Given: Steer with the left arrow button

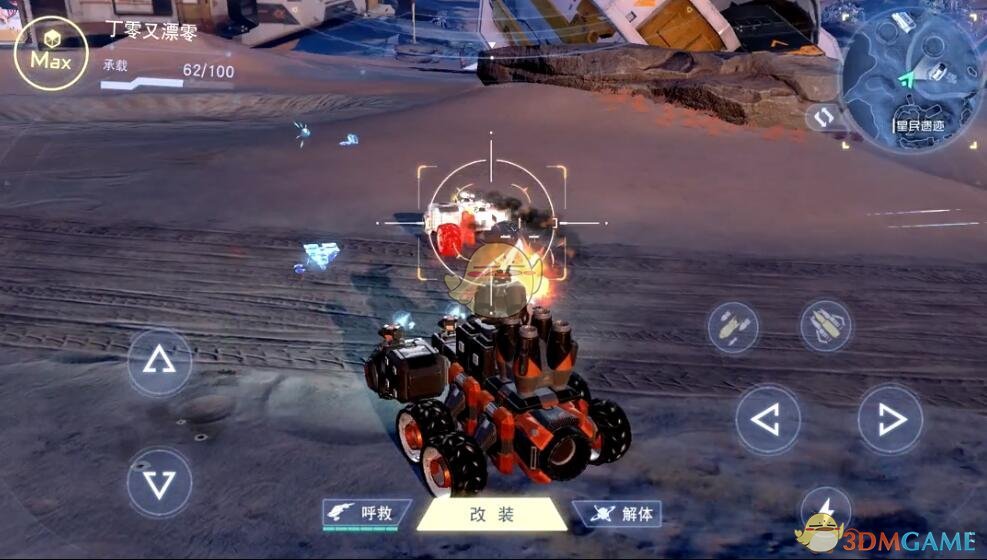Looking at the screenshot, I should (768, 420).
